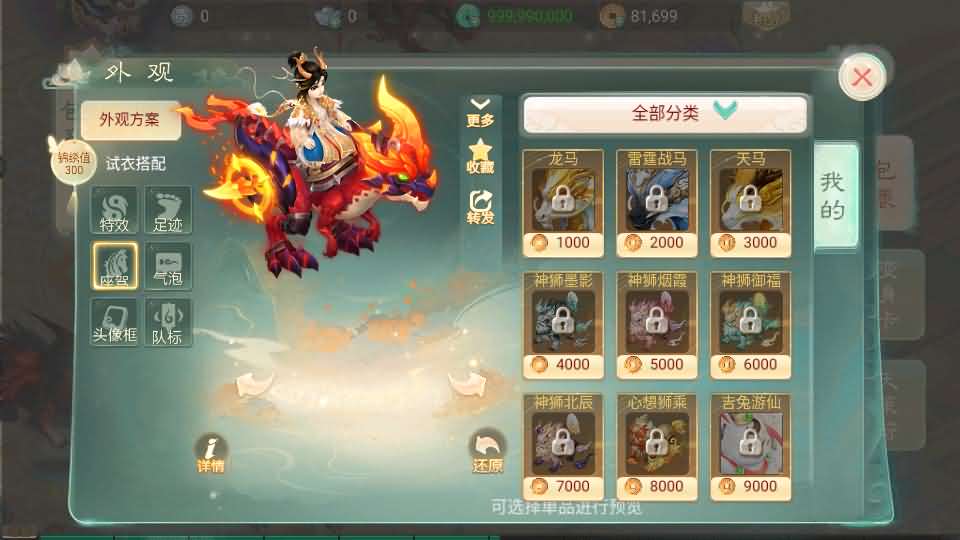Click the 还原 restore button

[x=488, y=454]
